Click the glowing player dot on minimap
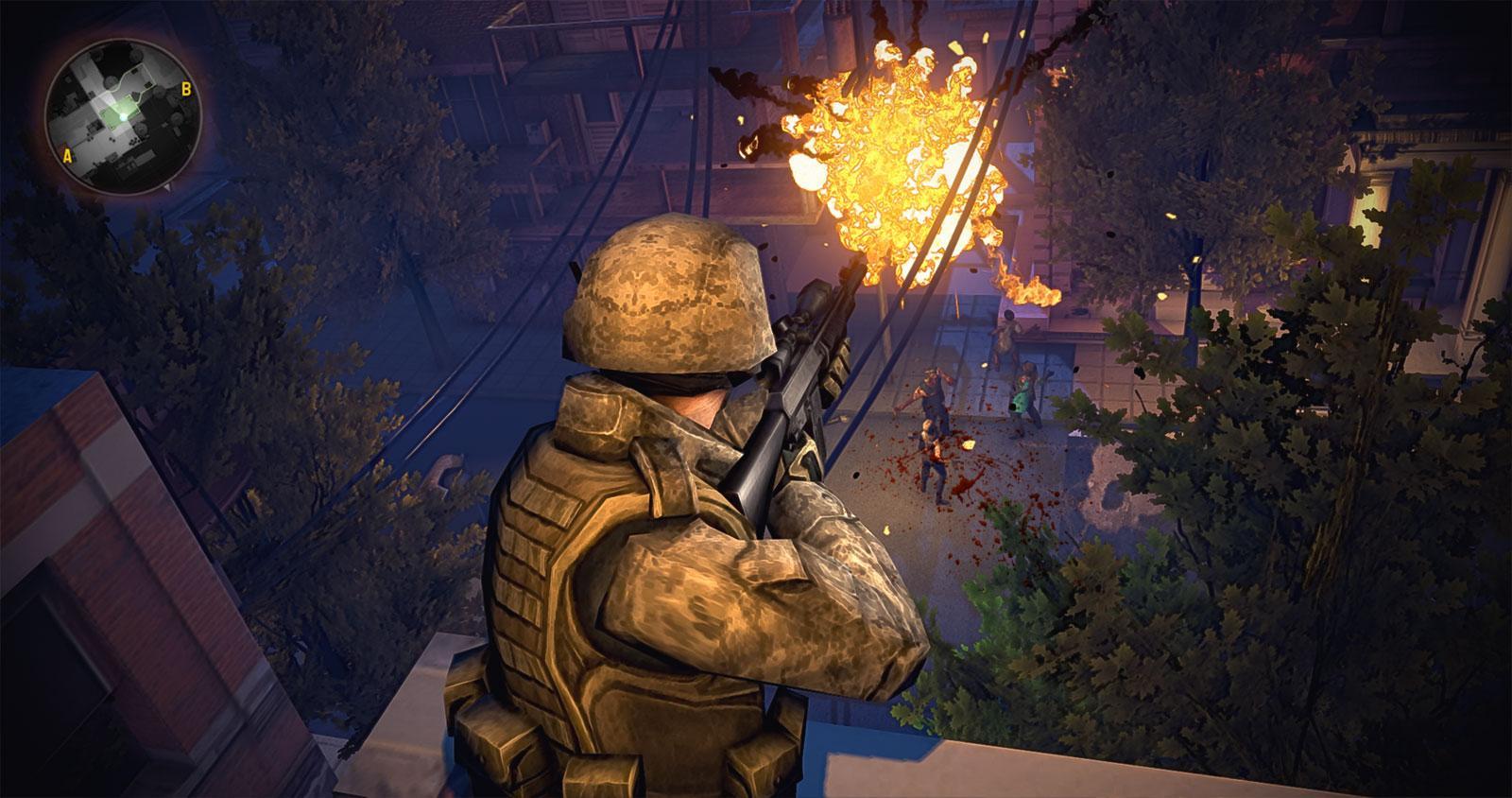The width and height of the screenshot is (1512, 798). (123, 118)
